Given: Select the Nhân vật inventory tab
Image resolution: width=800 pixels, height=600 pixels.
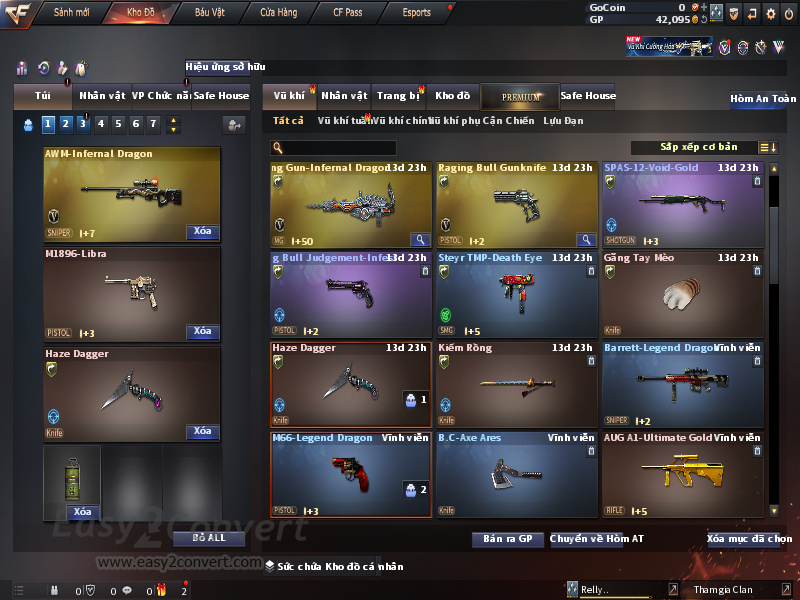Looking at the screenshot, I should (344, 96).
